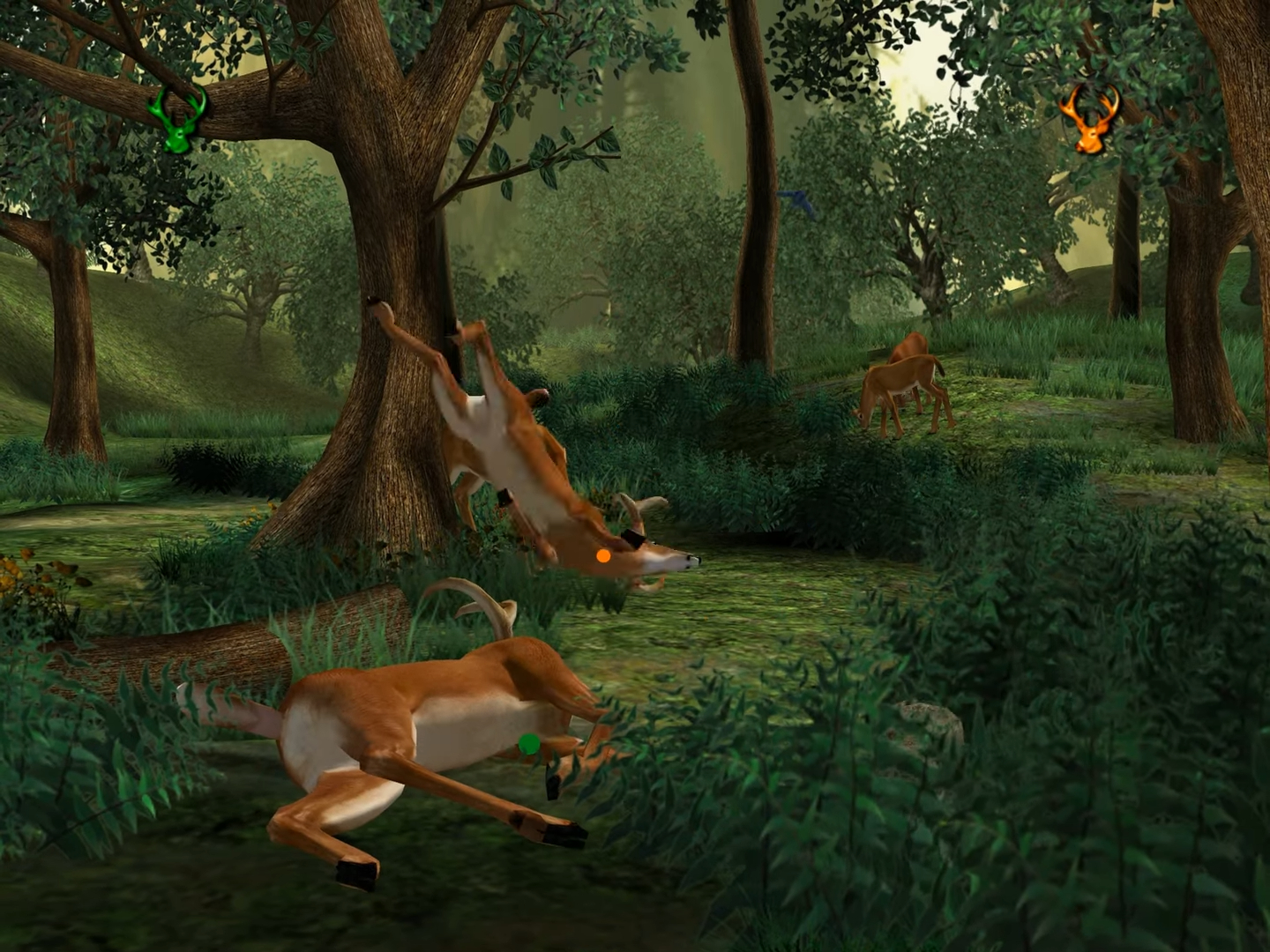Click the green hit marker on the lower buck
The image size is (1270, 952).
pyautogui.click(x=528, y=743)
